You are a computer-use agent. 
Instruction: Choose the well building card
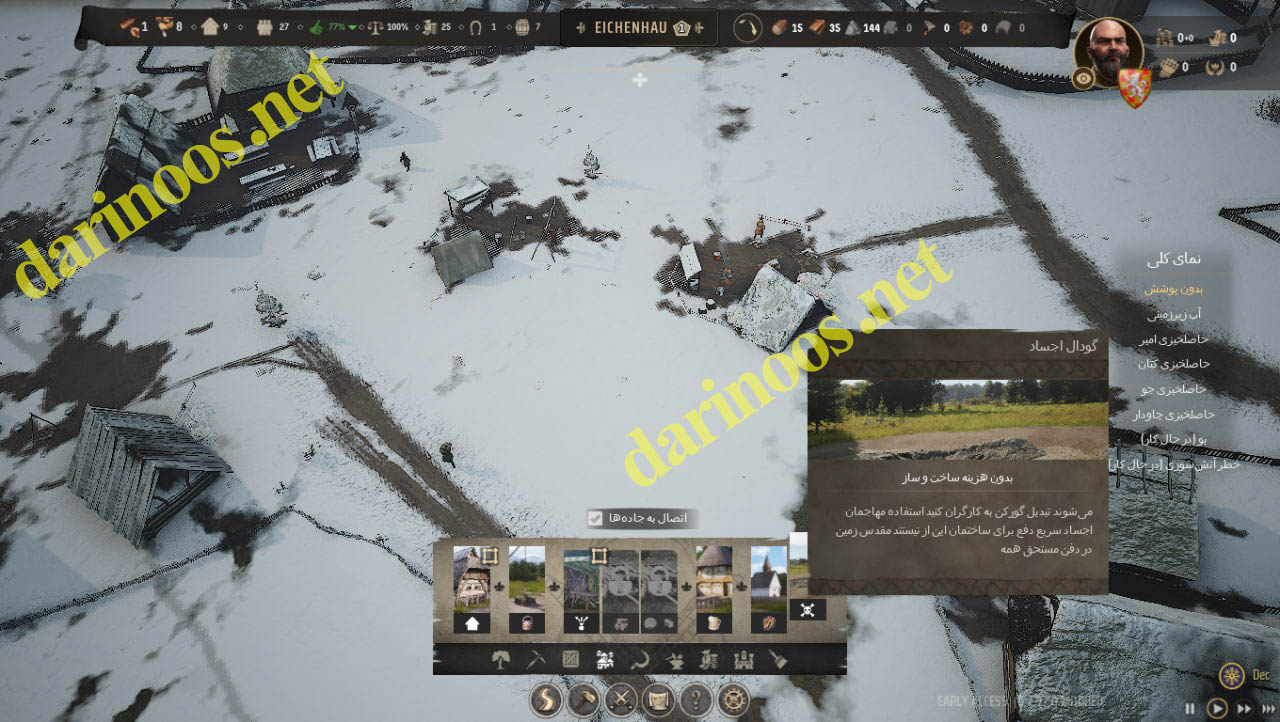[526, 579]
